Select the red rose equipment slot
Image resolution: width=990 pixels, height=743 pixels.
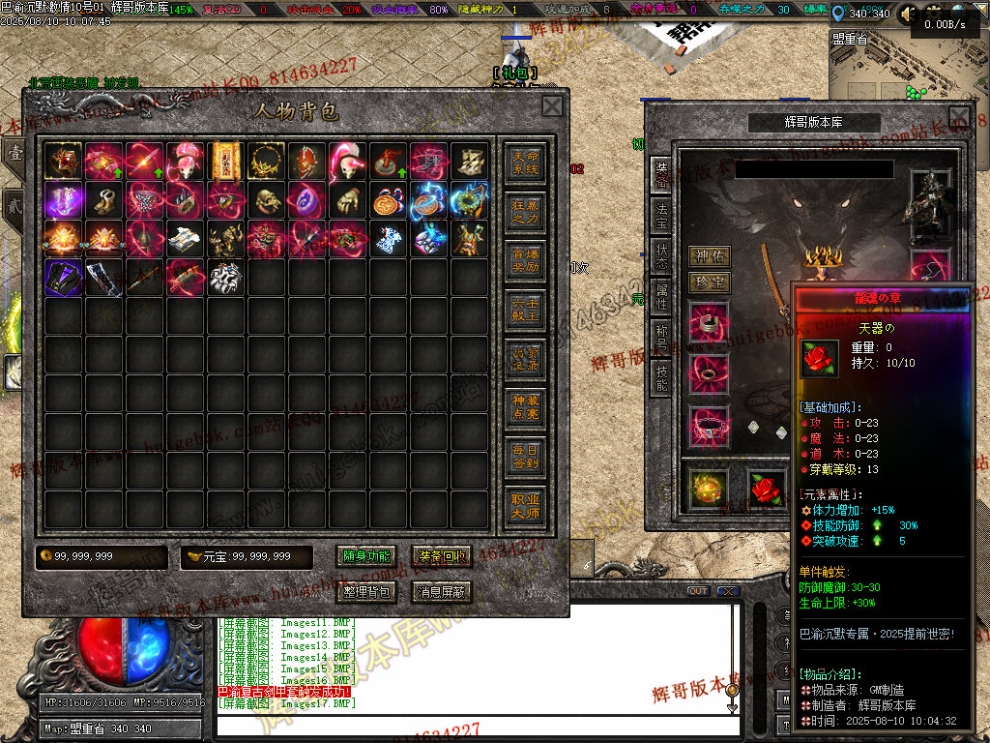pyautogui.click(x=768, y=489)
